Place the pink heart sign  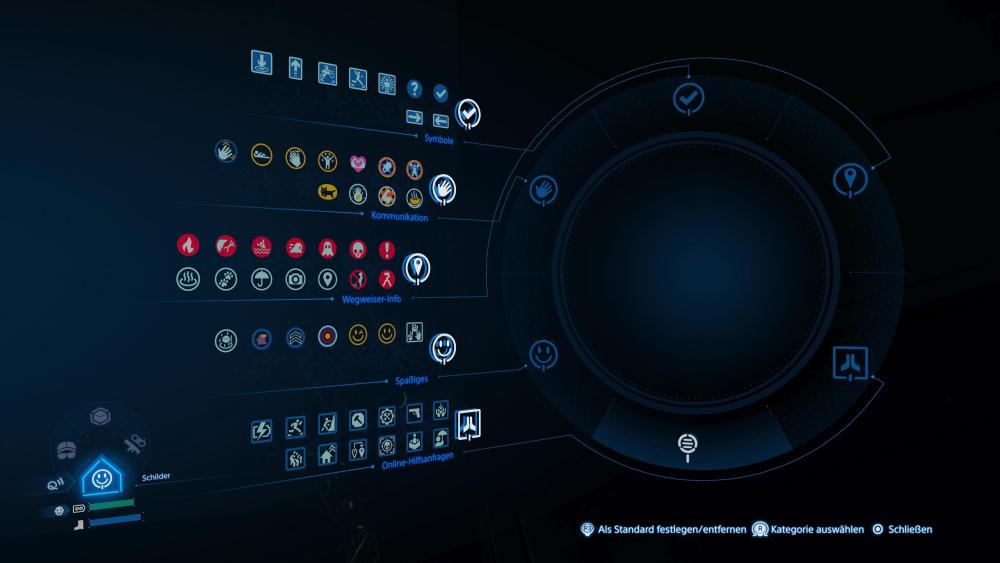[356, 163]
